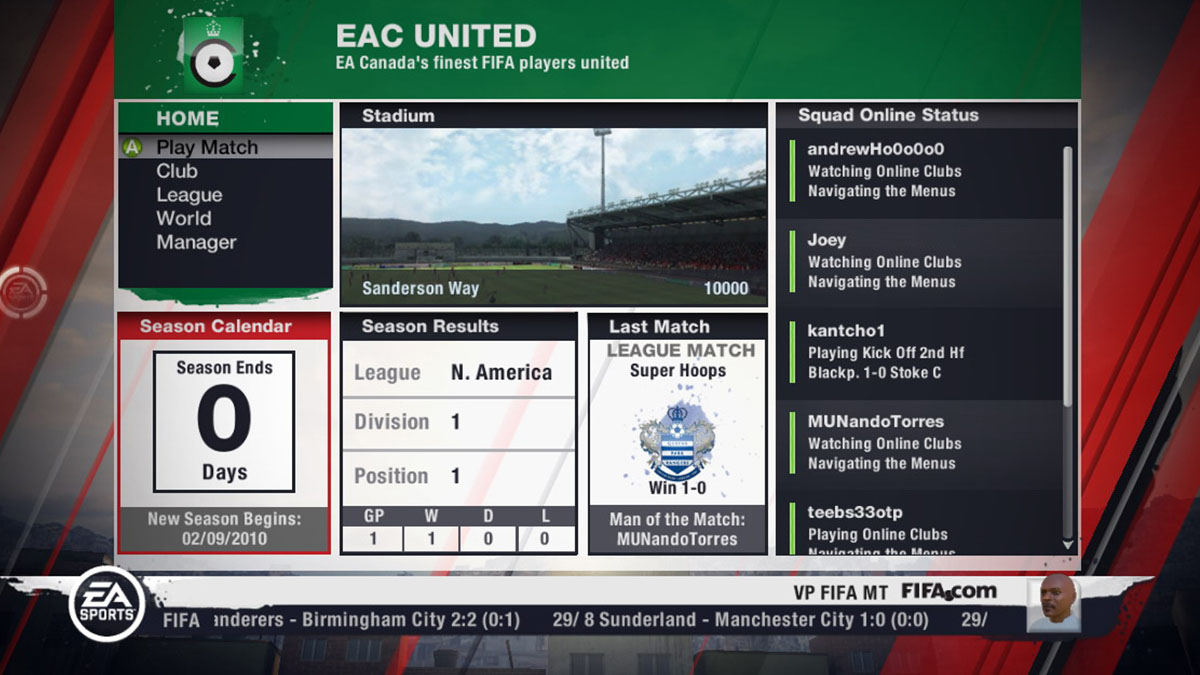1200x675 pixels.
Task: Click the player avatar on the ticker
Action: coord(1053,603)
